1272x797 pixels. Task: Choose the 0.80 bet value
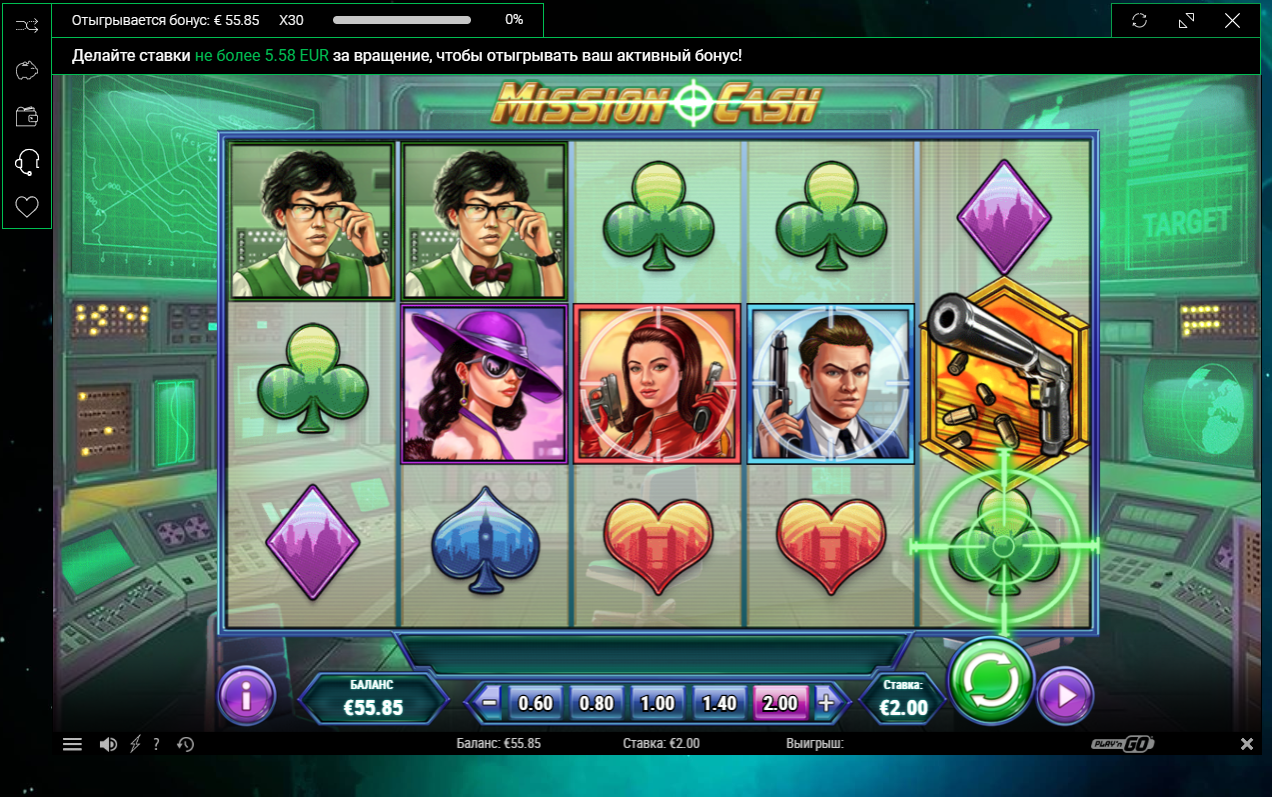(597, 702)
